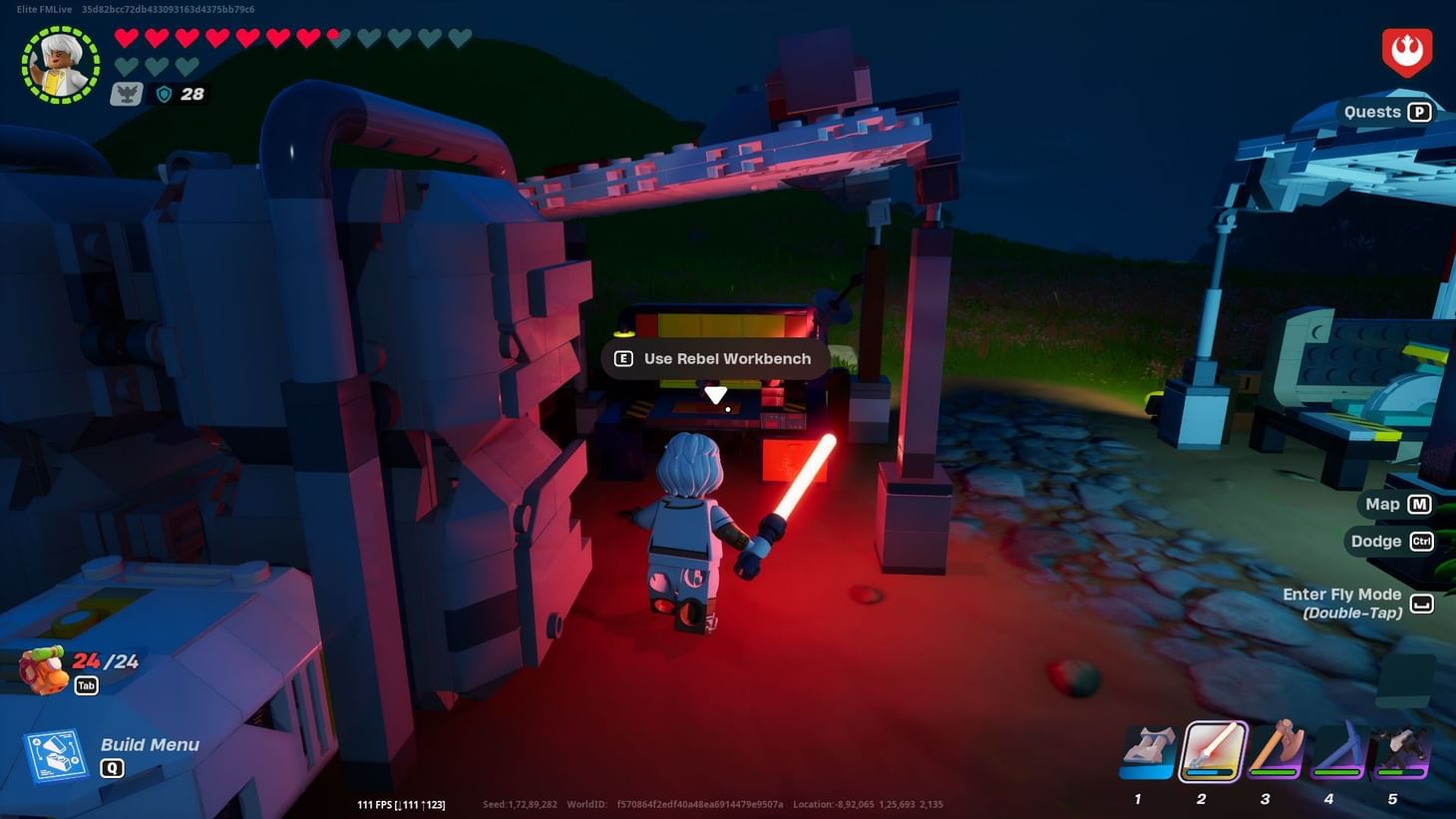The width and height of the screenshot is (1456, 819).
Task: Click the Build Menu blueprint icon
Action: [57, 753]
